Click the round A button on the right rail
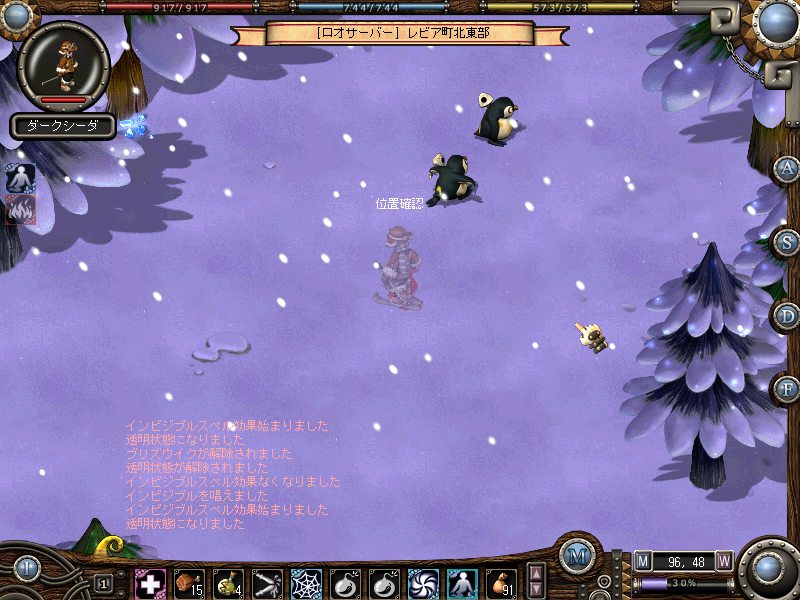 (788, 168)
